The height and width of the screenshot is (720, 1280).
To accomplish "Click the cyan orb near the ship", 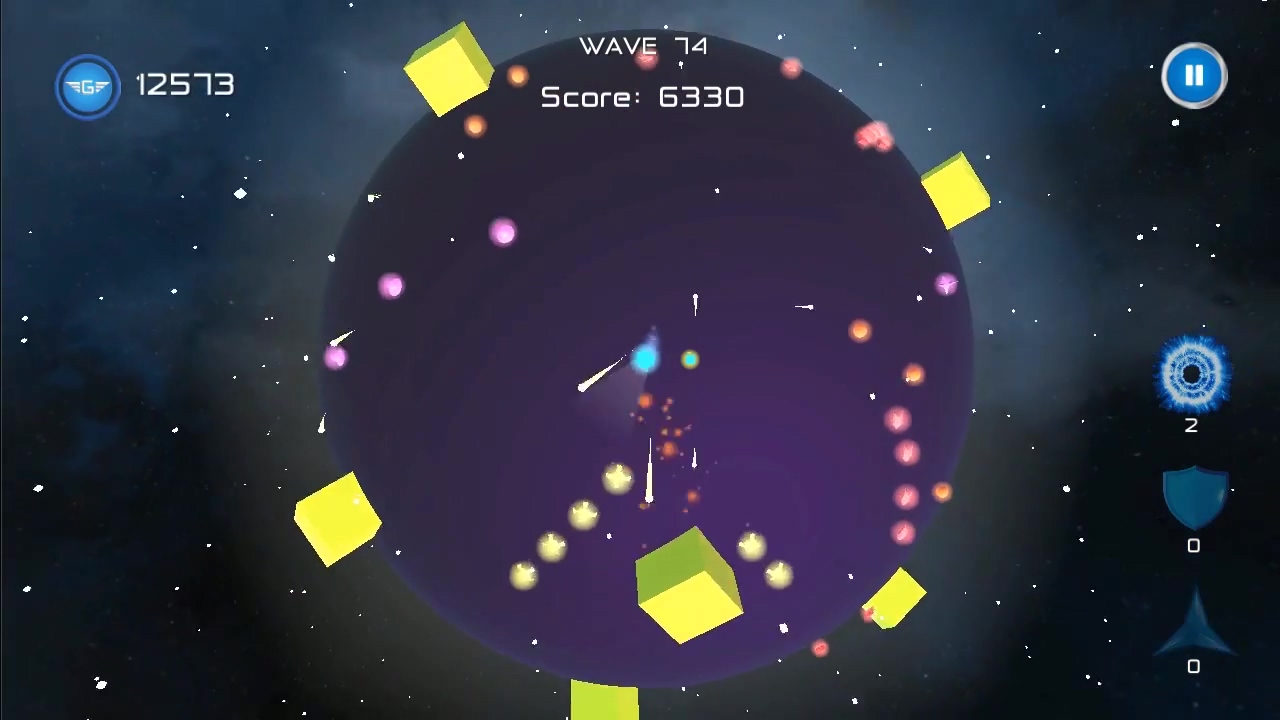I will pyautogui.click(x=646, y=358).
